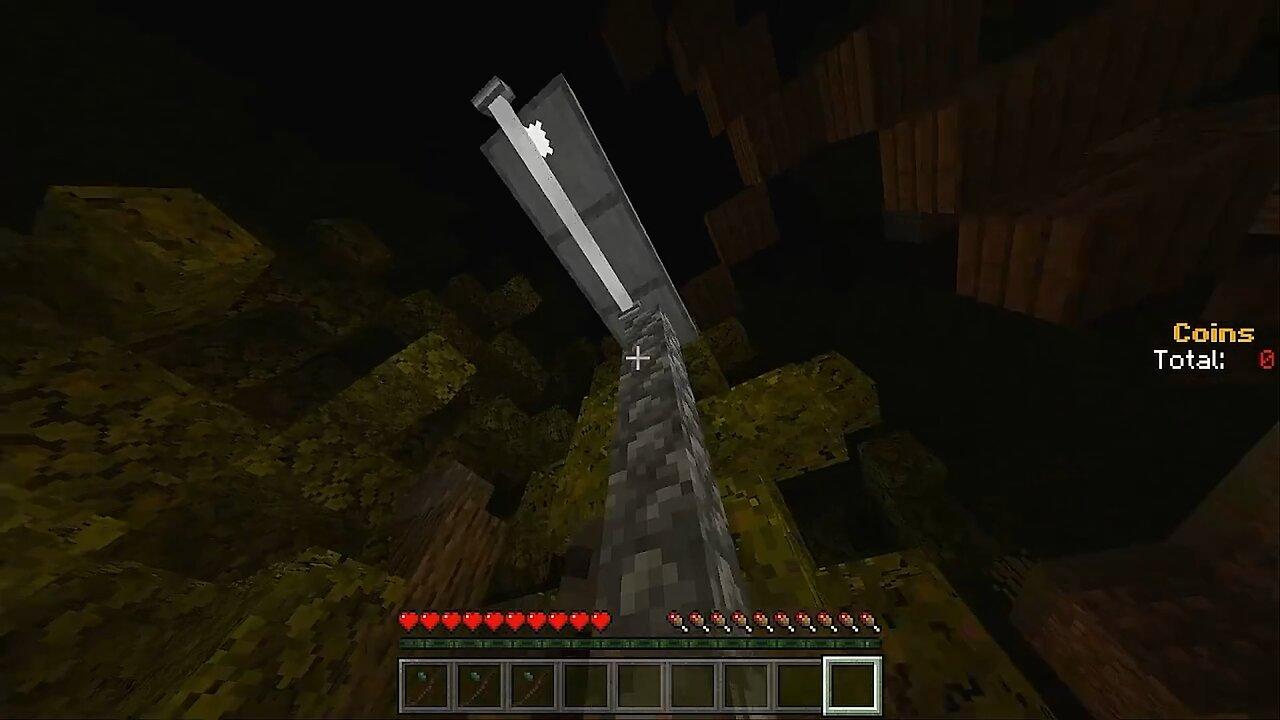1280x720 pixels.
Task: Click the small red coin icon beside Total
Action: [1266, 360]
